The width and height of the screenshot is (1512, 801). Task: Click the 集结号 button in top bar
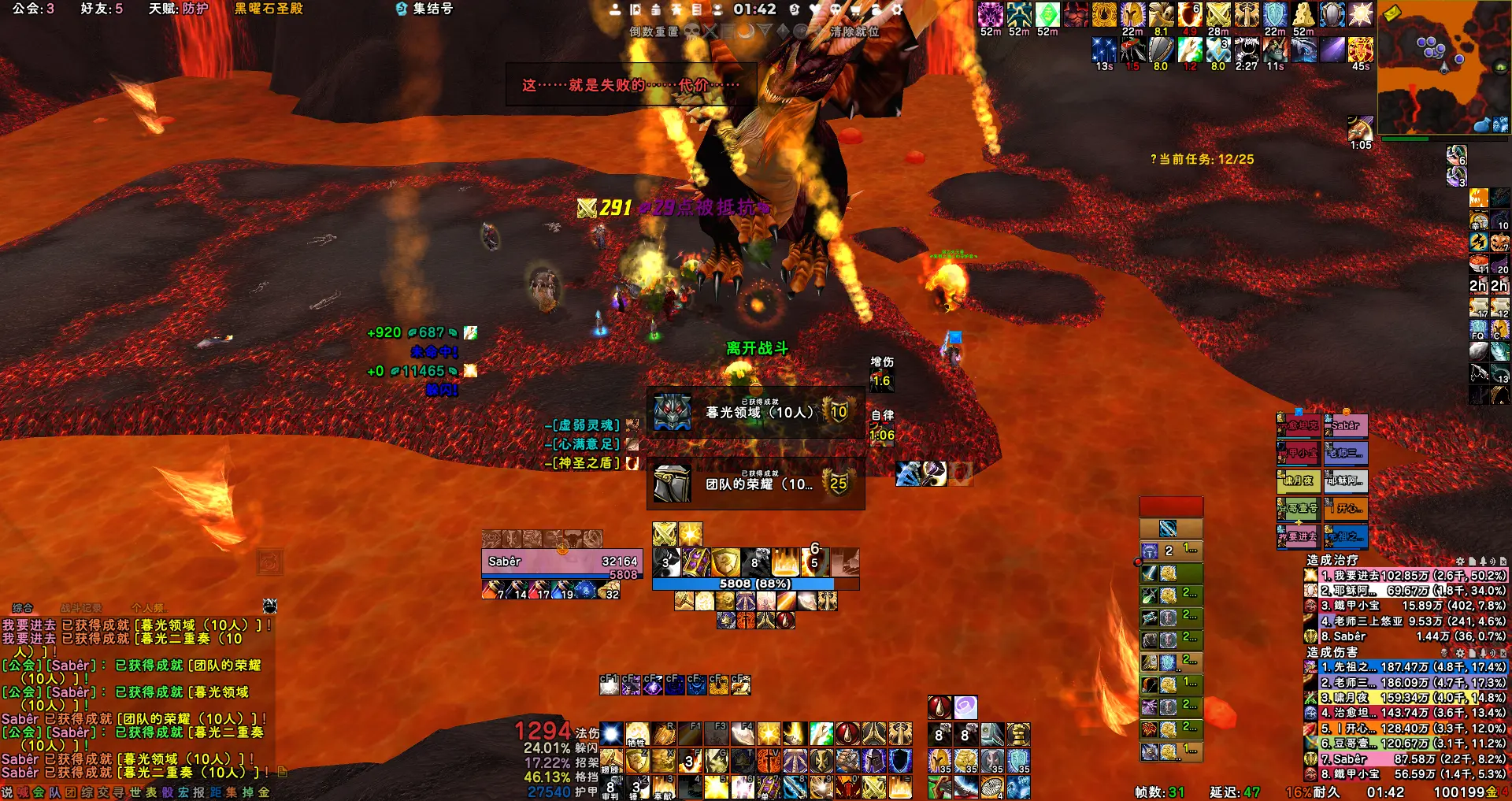click(425, 9)
